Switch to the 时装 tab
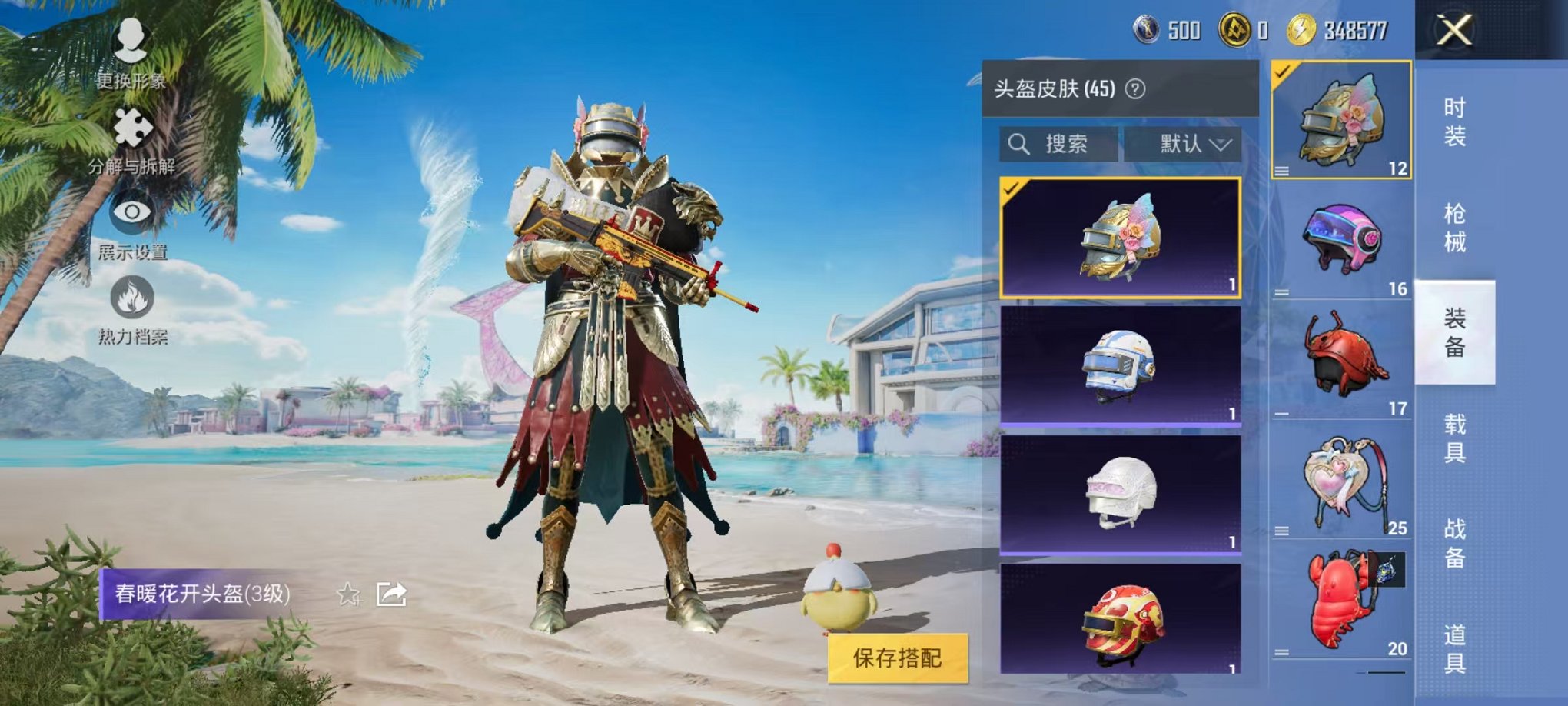This screenshot has width=1568, height=706. pos(1455,123)
